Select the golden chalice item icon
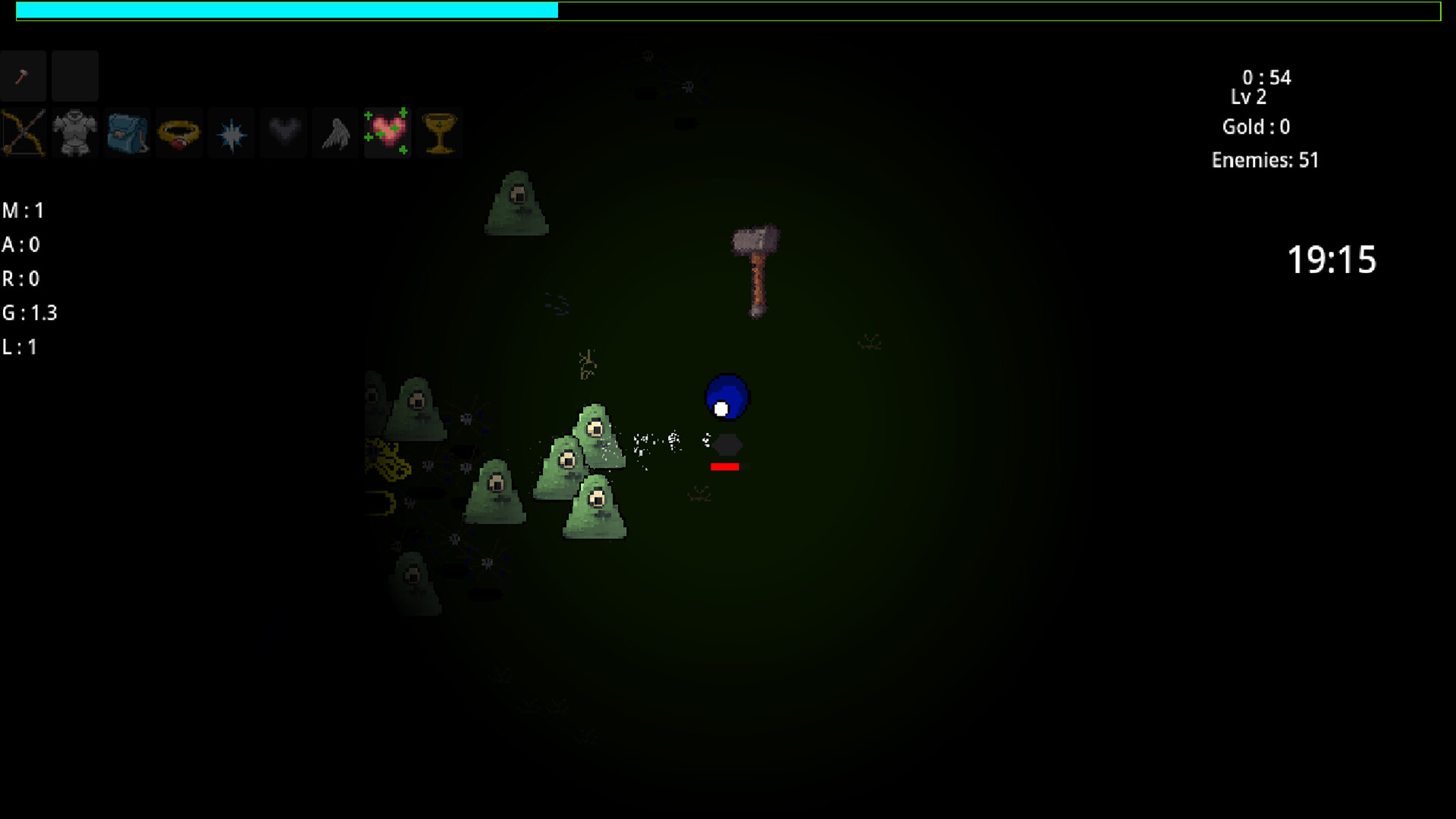1456x819 pixels. click(x=440, y=133)
